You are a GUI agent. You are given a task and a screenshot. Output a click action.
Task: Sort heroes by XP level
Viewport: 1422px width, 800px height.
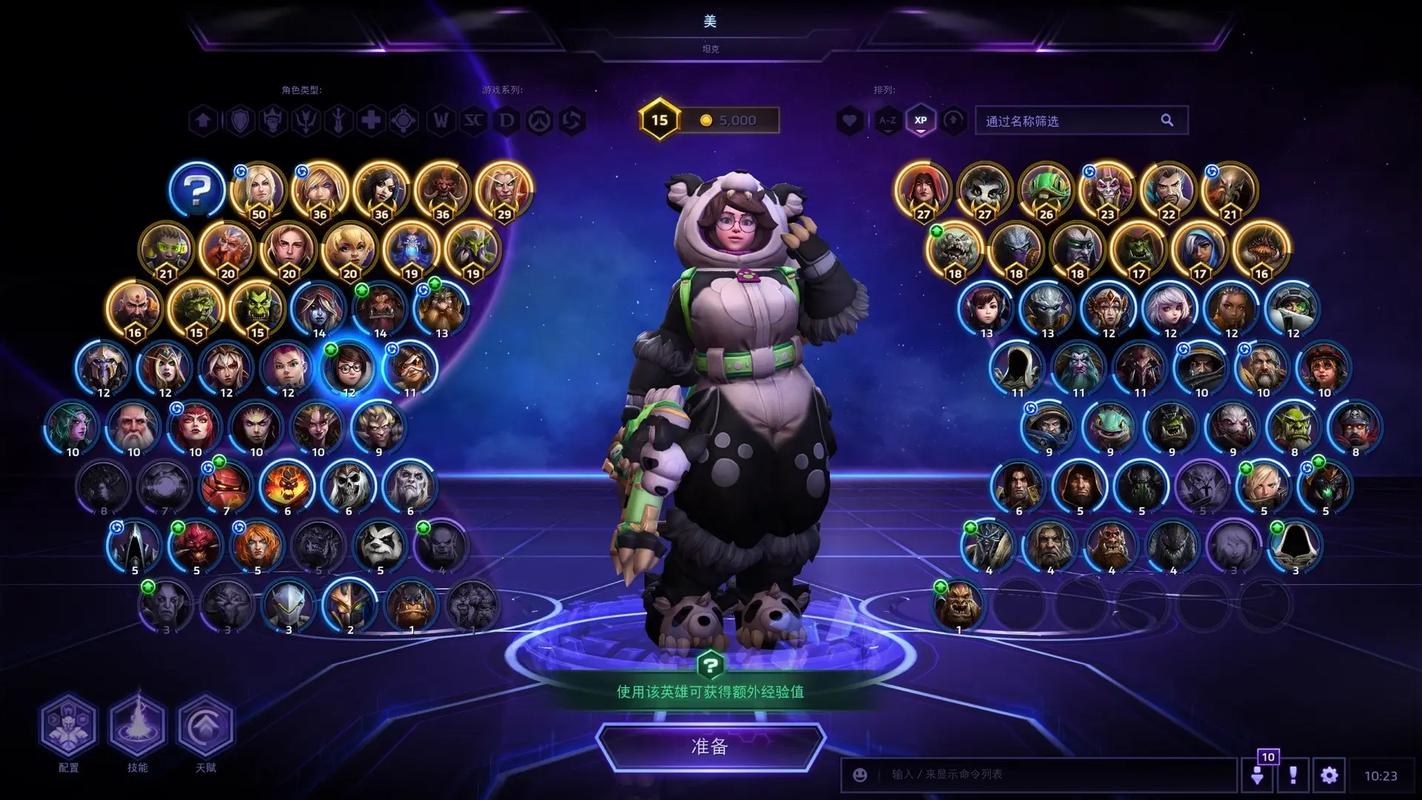tap(920, 121)
